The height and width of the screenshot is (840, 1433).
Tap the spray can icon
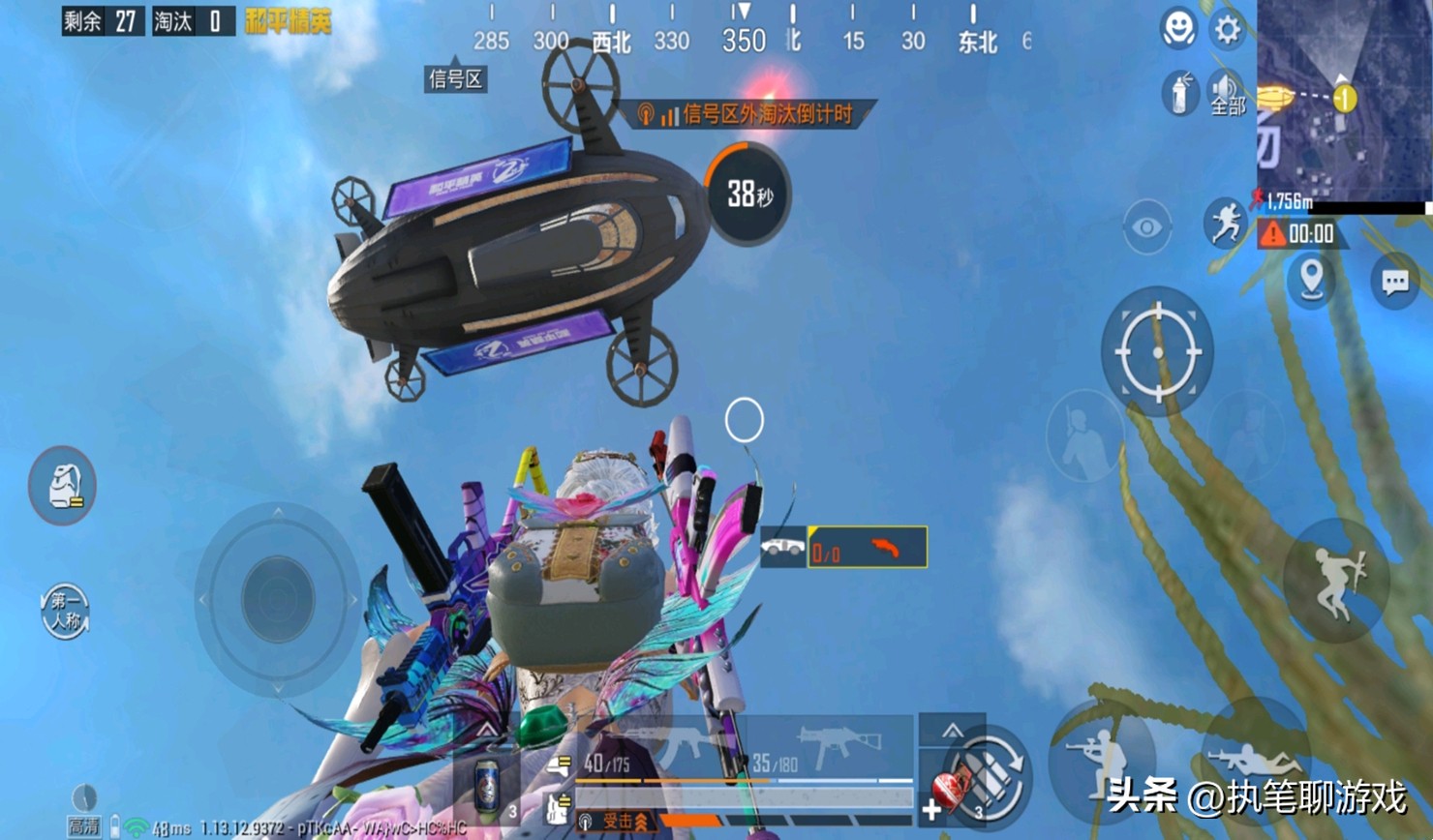pos(1179,95)
